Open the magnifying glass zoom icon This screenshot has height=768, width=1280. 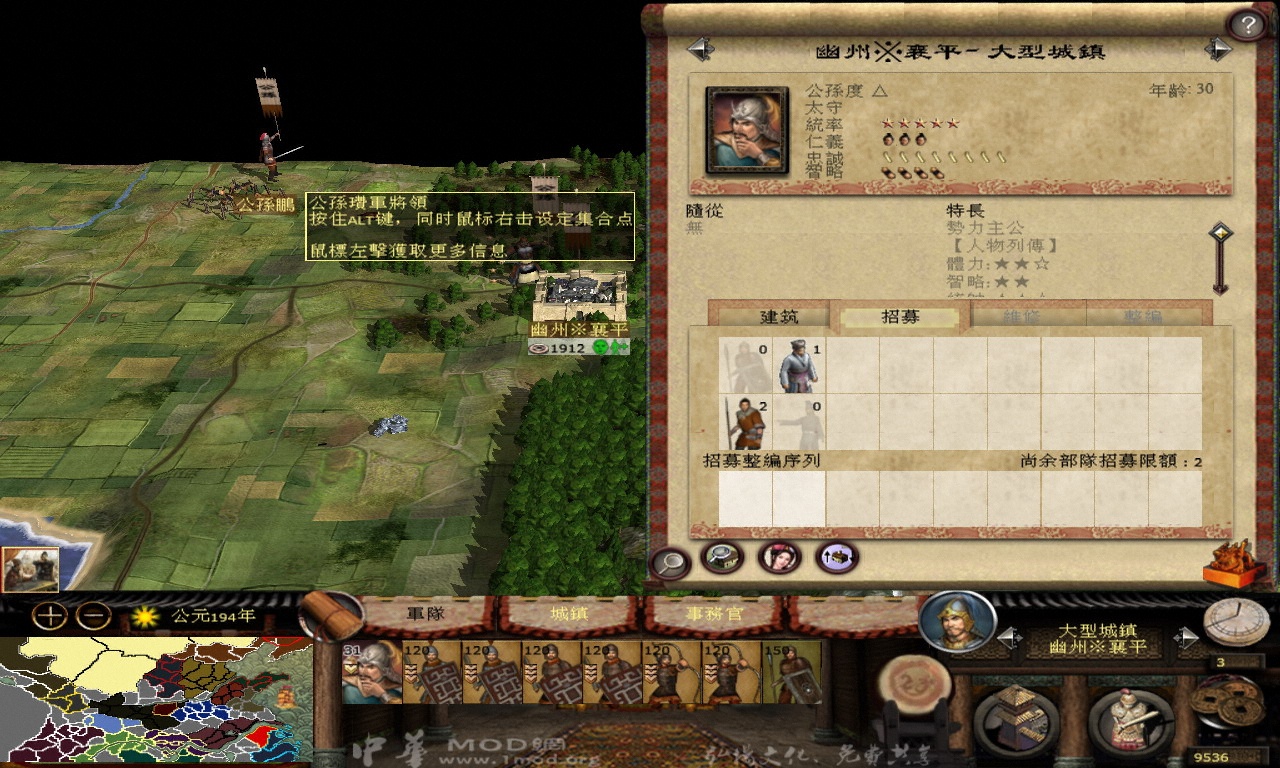pyautogui.click(x=670, y=563)
